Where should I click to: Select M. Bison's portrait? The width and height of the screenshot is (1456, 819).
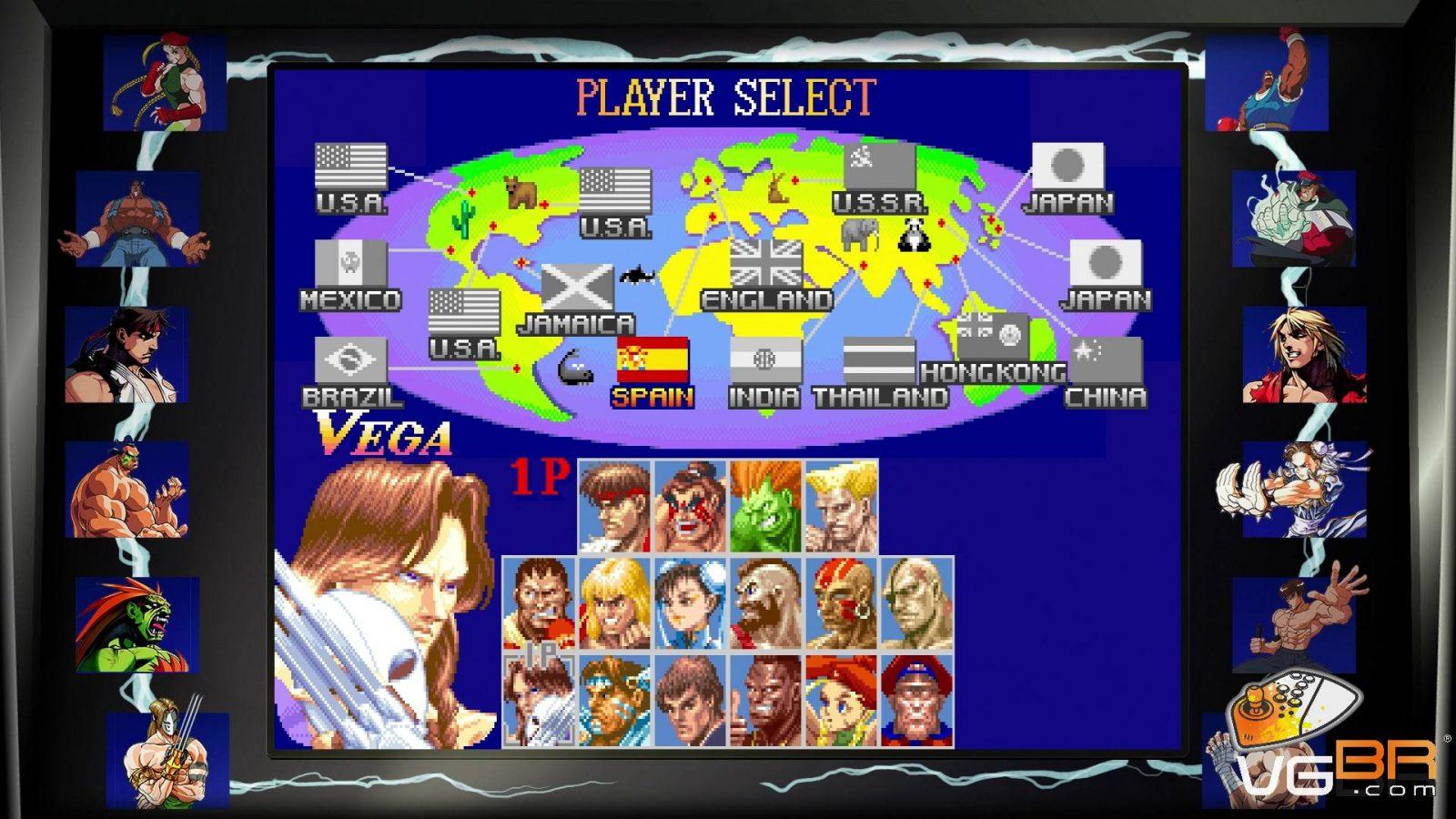coord(916,700)
